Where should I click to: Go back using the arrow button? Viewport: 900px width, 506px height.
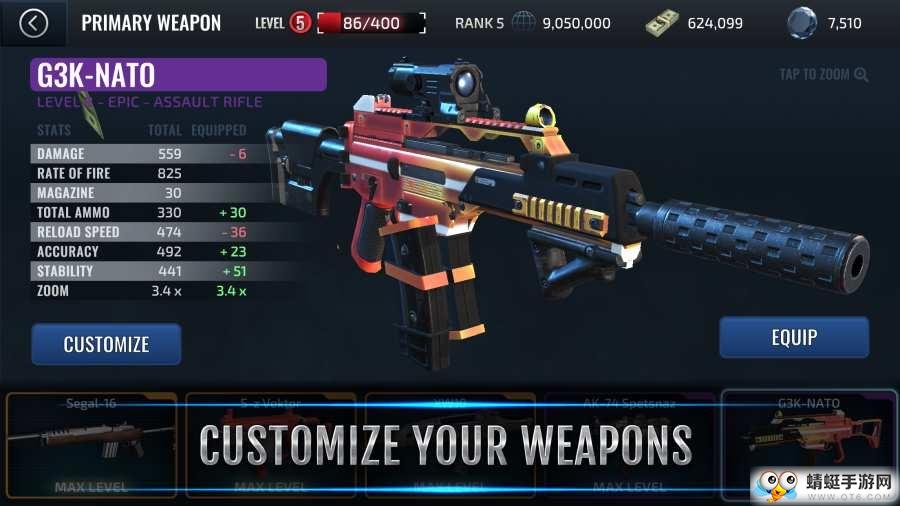click(34, 23)
